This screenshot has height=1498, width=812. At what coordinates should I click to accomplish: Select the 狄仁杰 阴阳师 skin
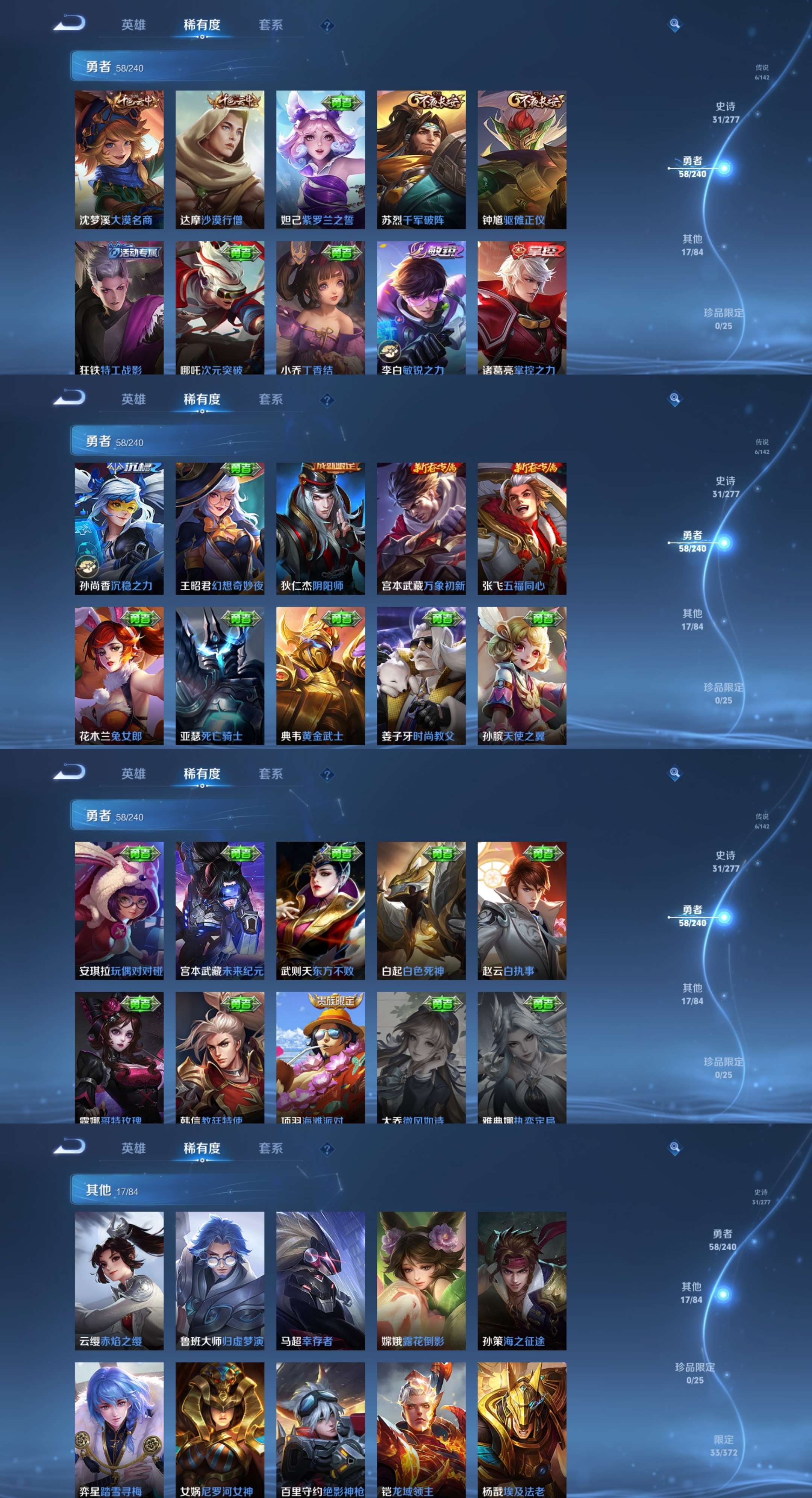320,528
